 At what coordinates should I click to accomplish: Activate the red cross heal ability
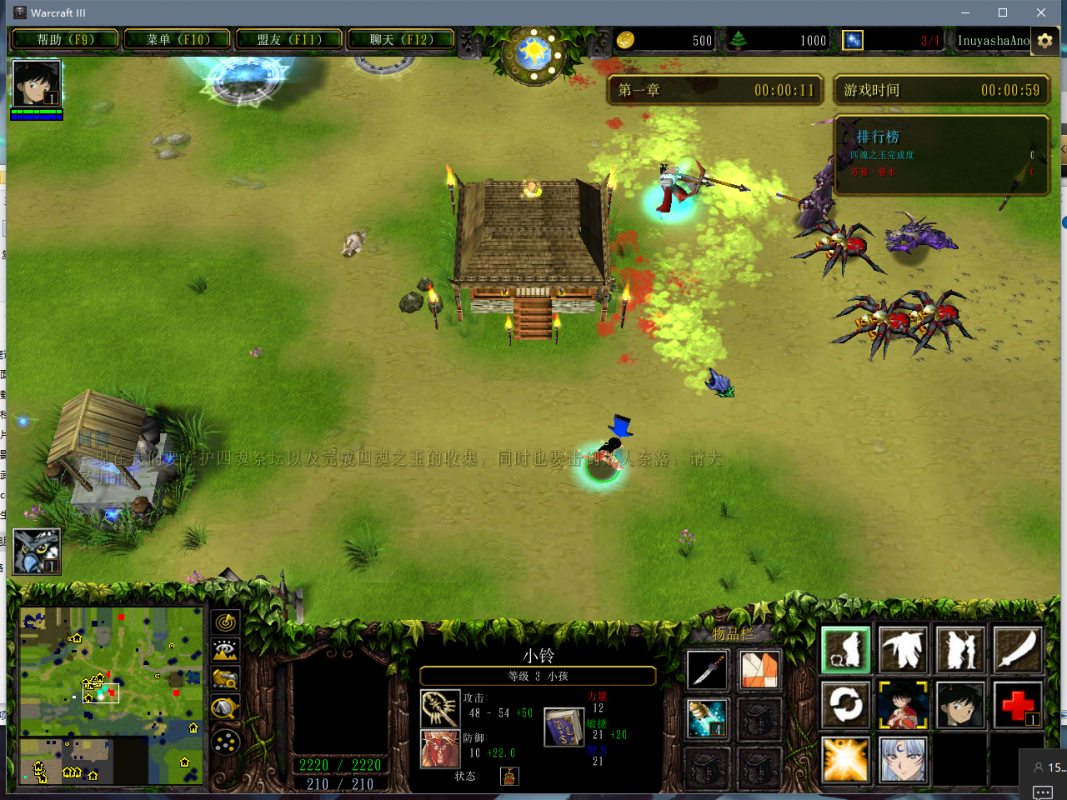tap(1018, 705)
